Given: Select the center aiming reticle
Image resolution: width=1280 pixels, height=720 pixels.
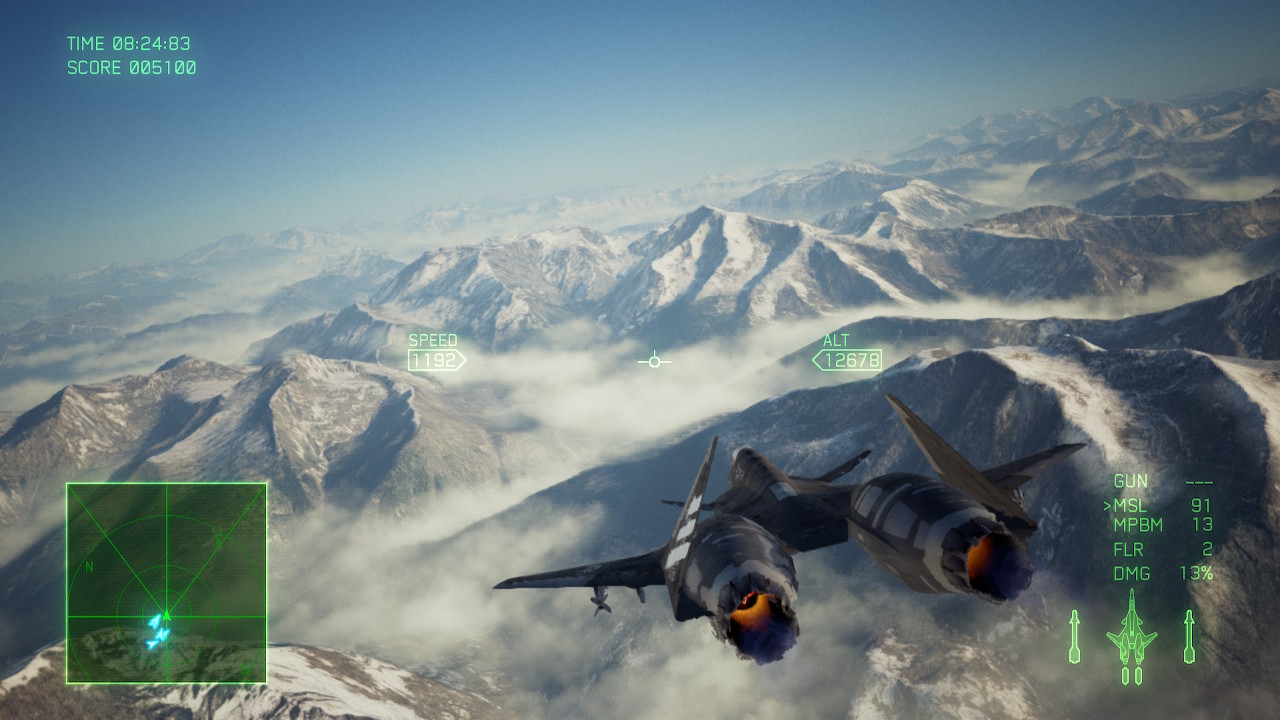Looking at the screenshot, I should [654, 361].
